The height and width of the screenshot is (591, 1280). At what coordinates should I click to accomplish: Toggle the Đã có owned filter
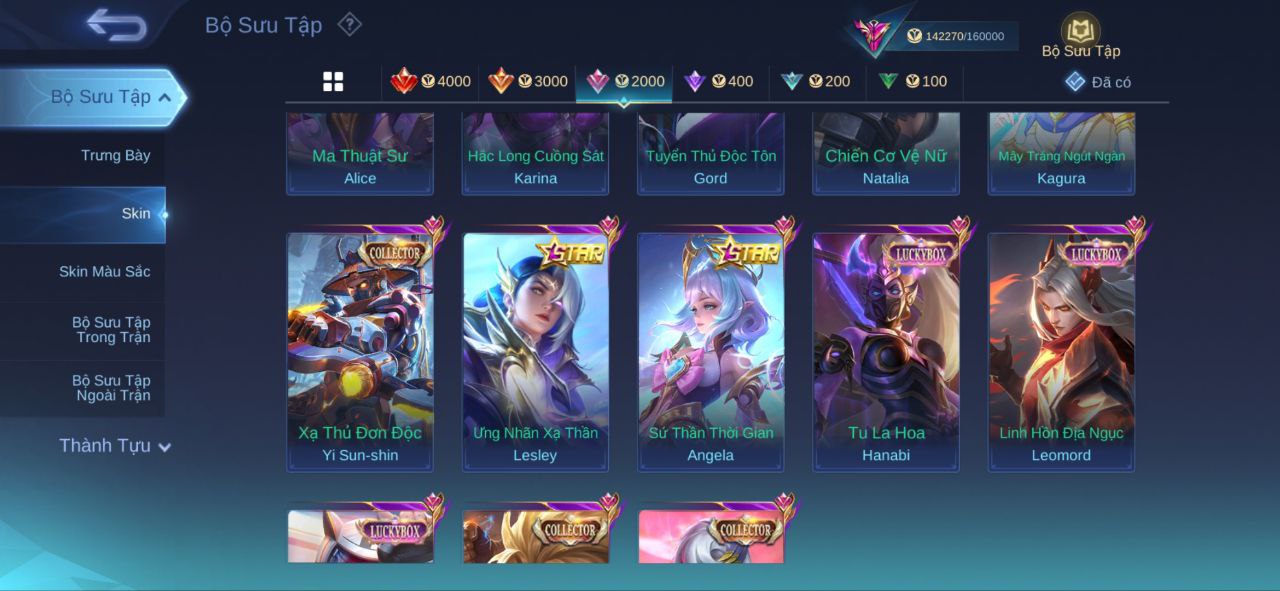[x=1097, y=82]
